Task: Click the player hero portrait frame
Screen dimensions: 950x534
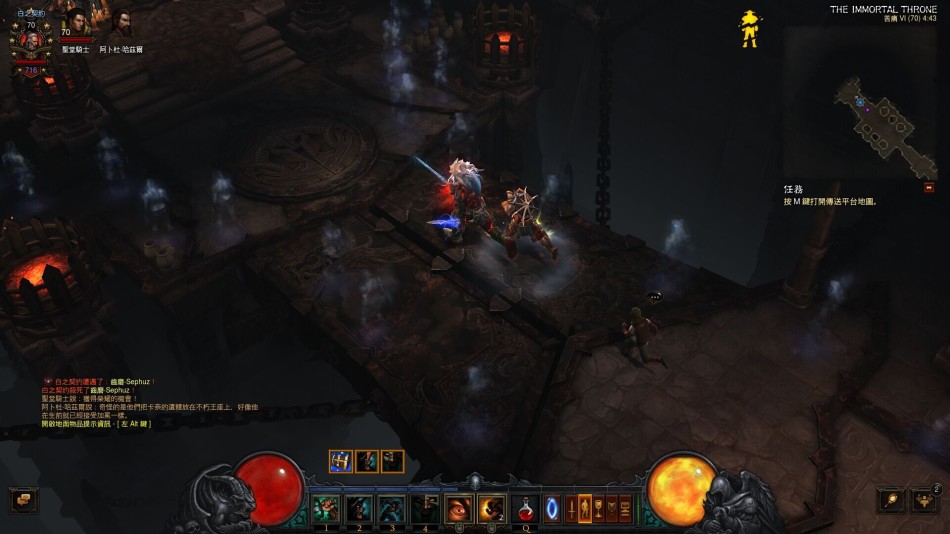Action: (x=30, y=39)
